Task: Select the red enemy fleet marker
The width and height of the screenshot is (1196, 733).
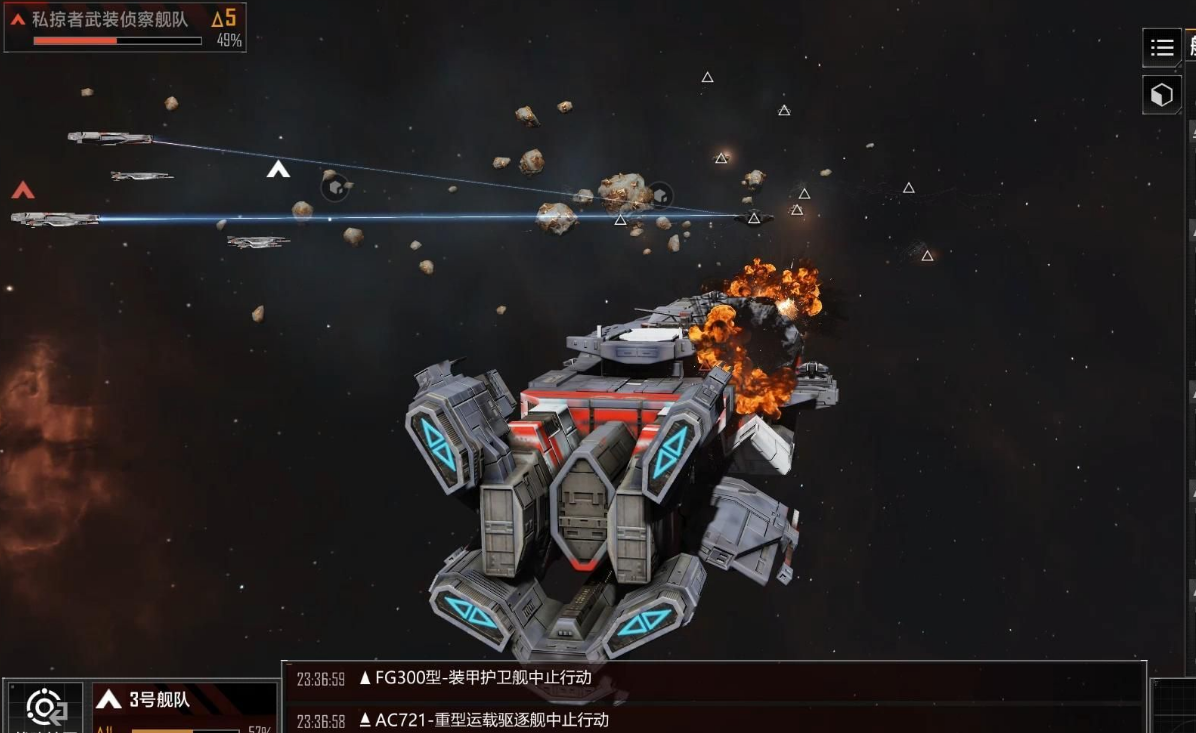Action: [22, 190]
